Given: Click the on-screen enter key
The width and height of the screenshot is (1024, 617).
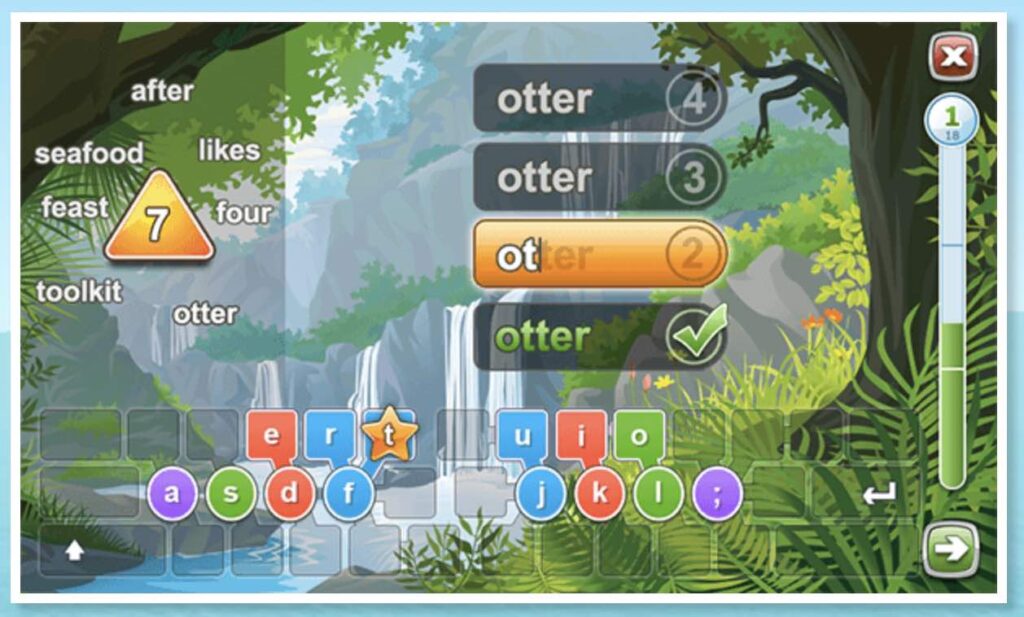Looking at the screenshot, I should [x=879, y=494].
